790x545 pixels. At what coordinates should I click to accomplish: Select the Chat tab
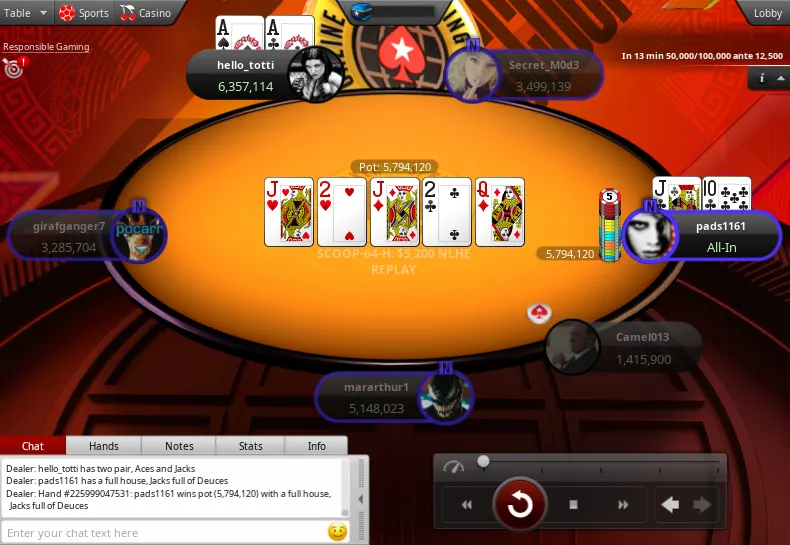tap(33, 446)
